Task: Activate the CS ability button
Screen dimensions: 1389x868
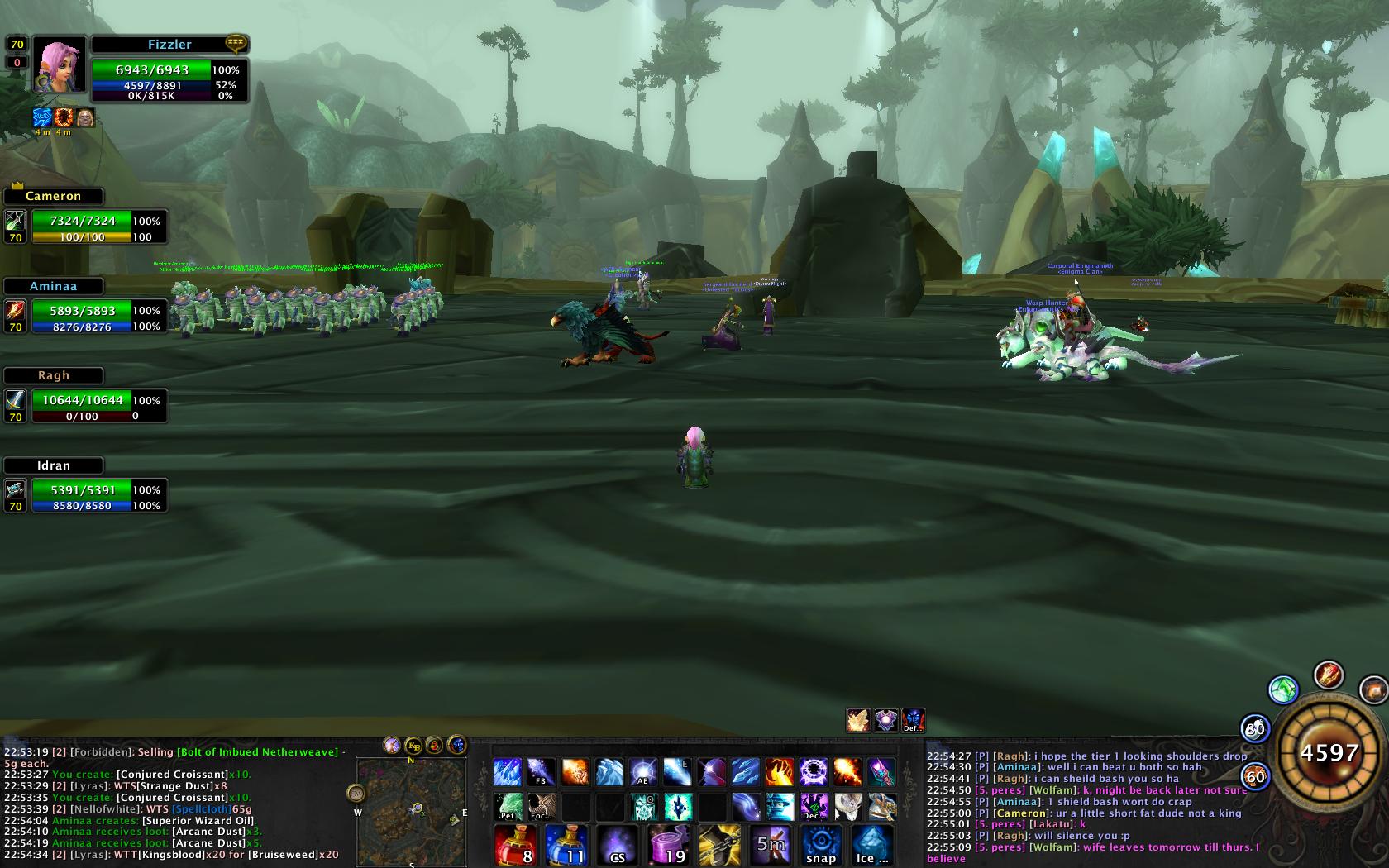Action: [617, 845]
